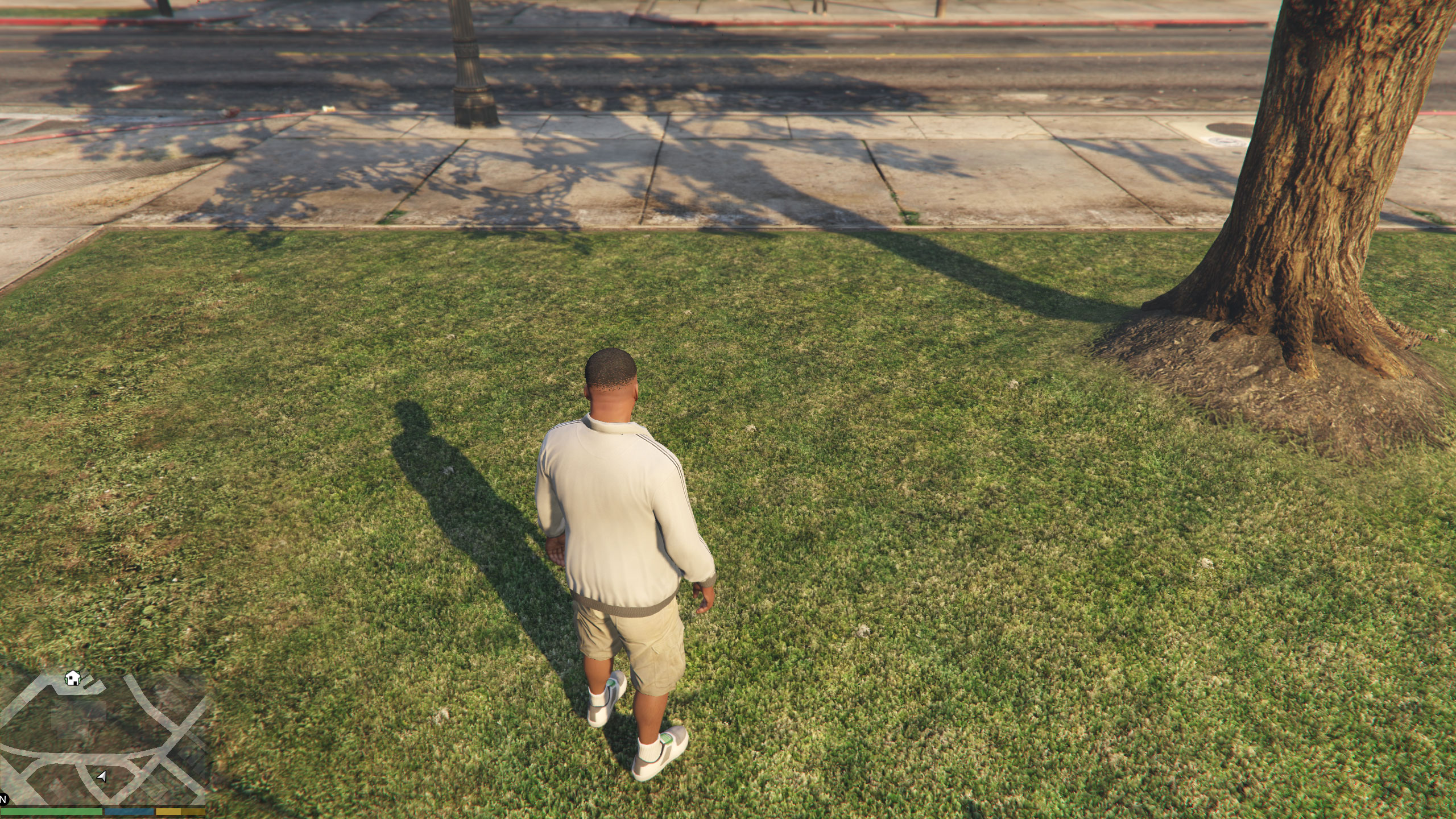Click the north compass N indicator
Screen dimensions: 1456x819
click(x=3, y=799)
